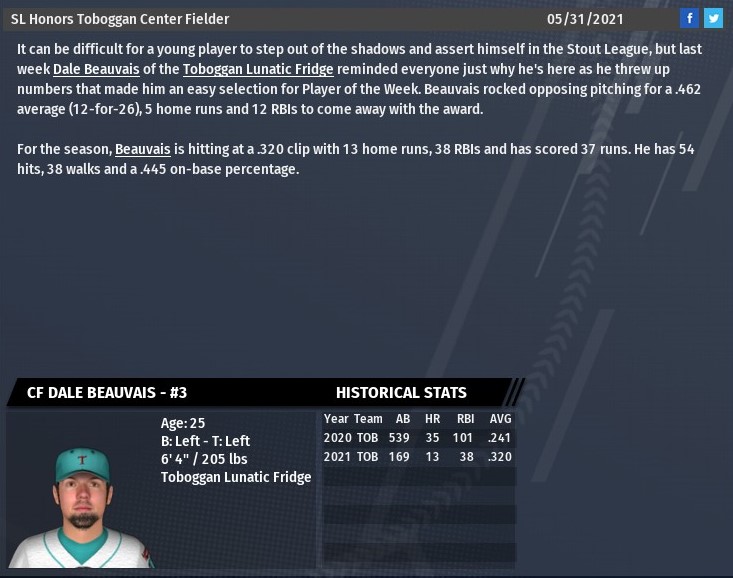This screenshot has height=578, width=733.
Task: Share the article on Twitter
Action: point(713,19)
